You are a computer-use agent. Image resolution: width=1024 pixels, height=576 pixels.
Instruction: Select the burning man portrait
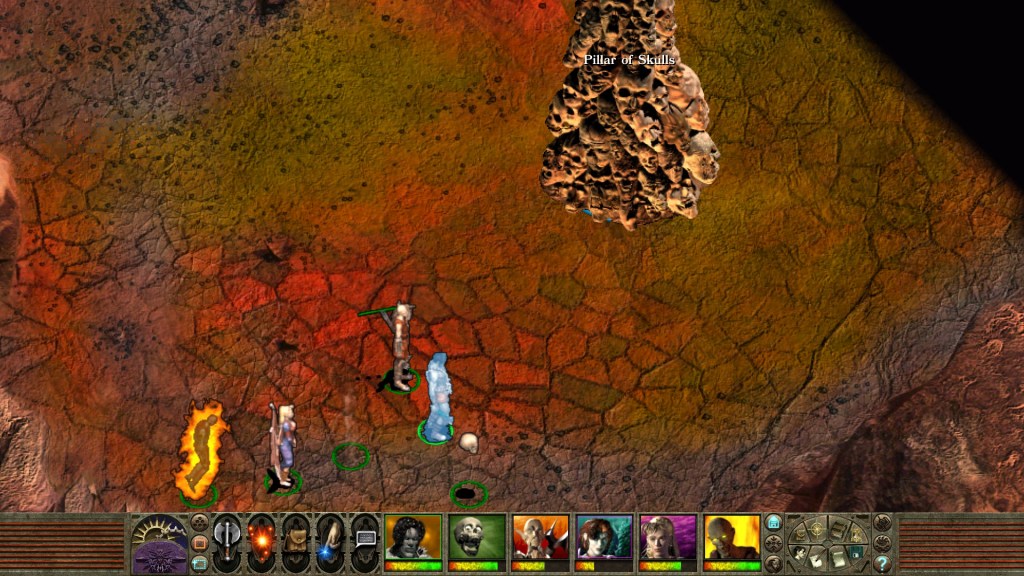(731, 538)
